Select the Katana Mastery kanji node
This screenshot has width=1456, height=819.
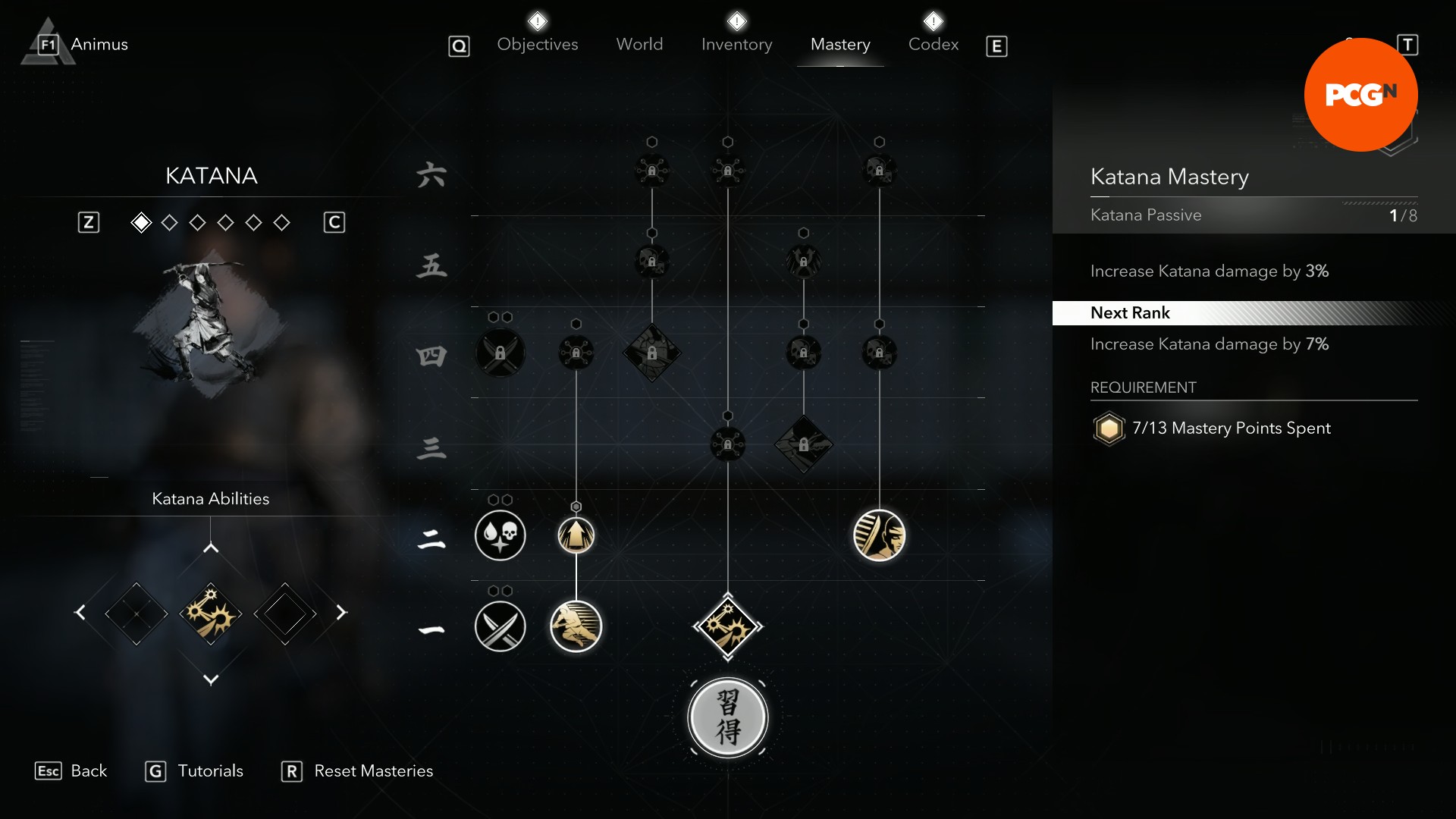[728, 717]
